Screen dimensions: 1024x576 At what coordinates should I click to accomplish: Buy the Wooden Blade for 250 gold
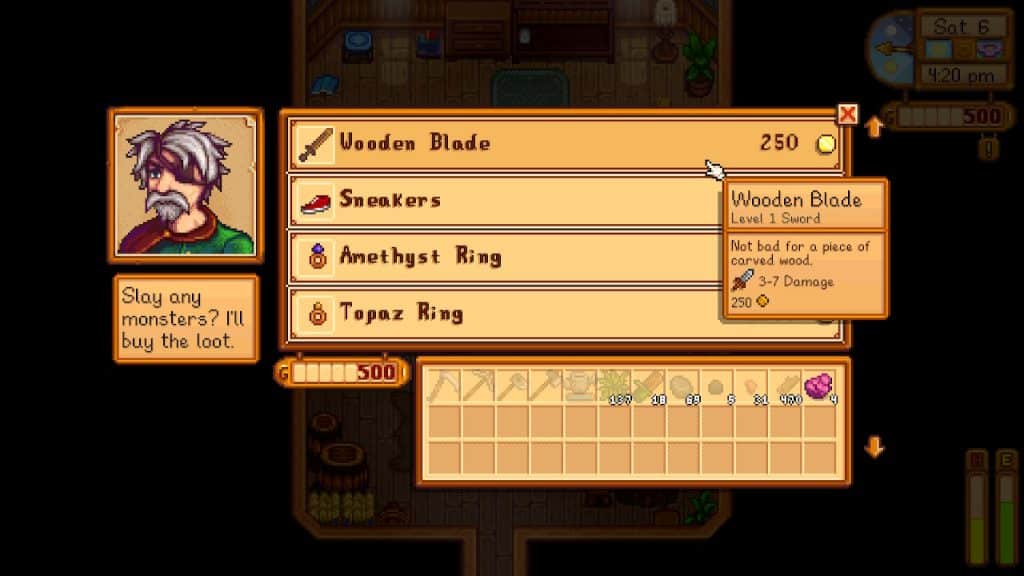[x=560, y=144]
